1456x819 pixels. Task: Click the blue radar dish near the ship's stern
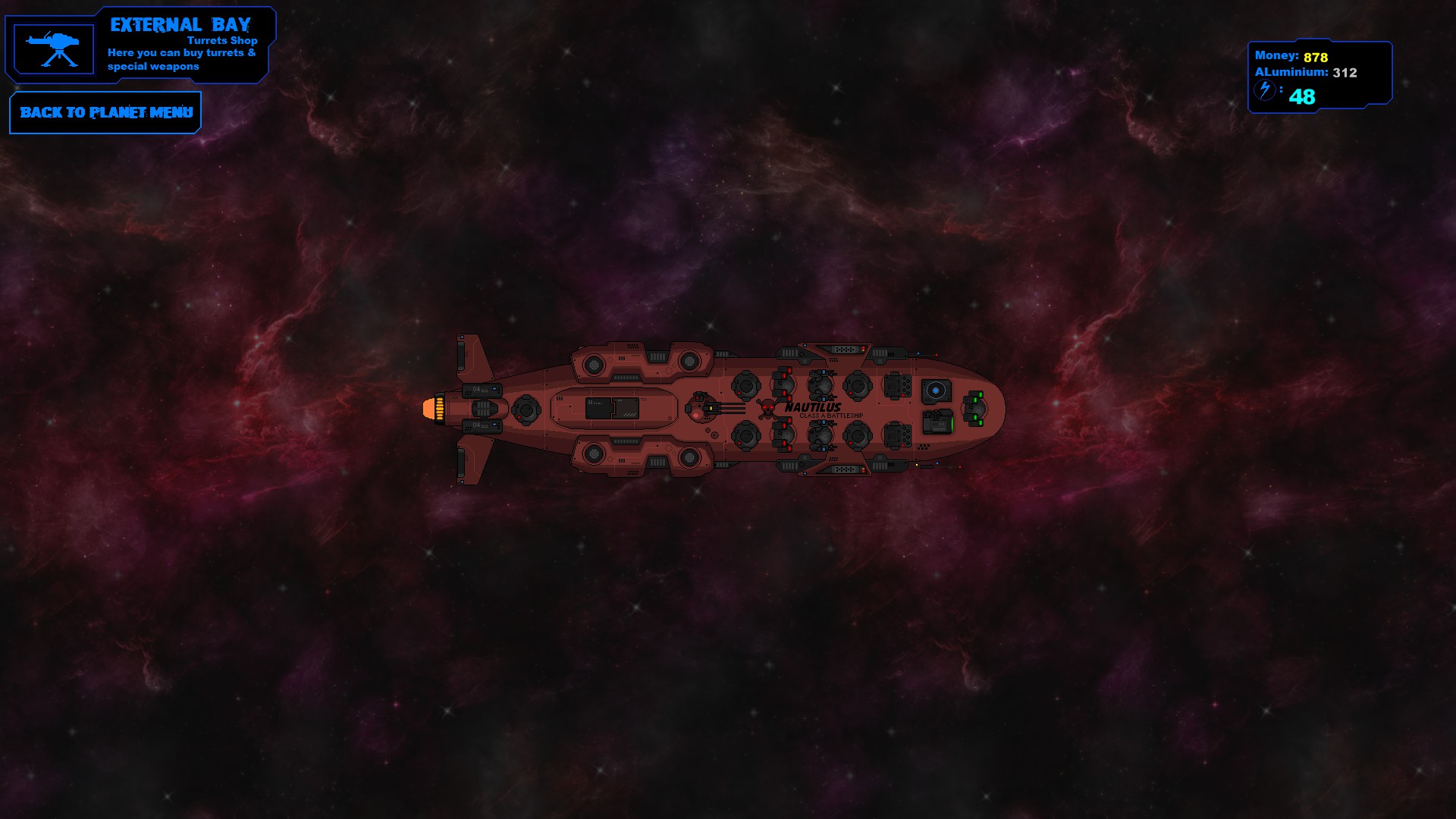pyautogui.click(x=936, y=389)
